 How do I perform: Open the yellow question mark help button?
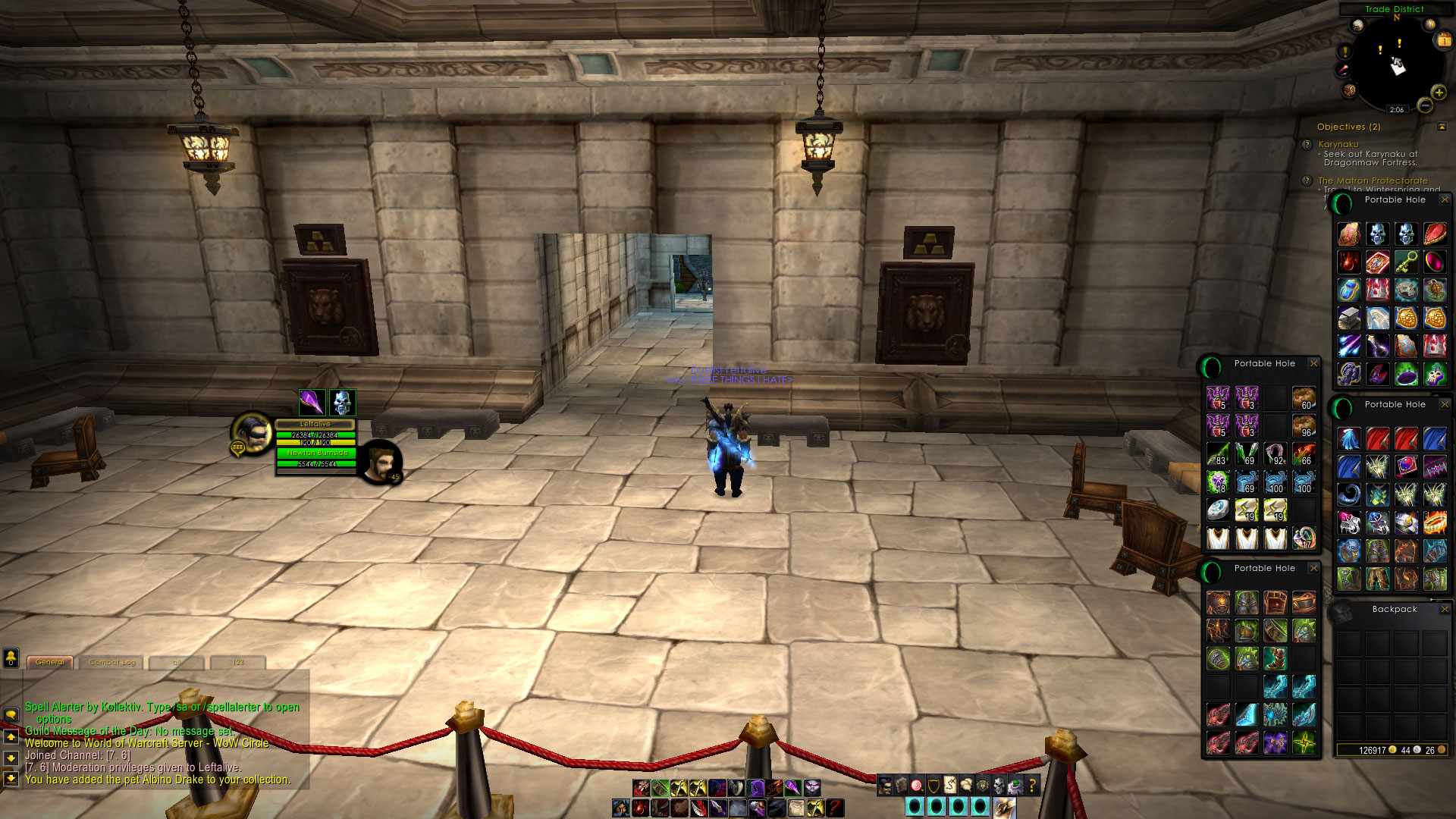click(x=1032, y=786)
